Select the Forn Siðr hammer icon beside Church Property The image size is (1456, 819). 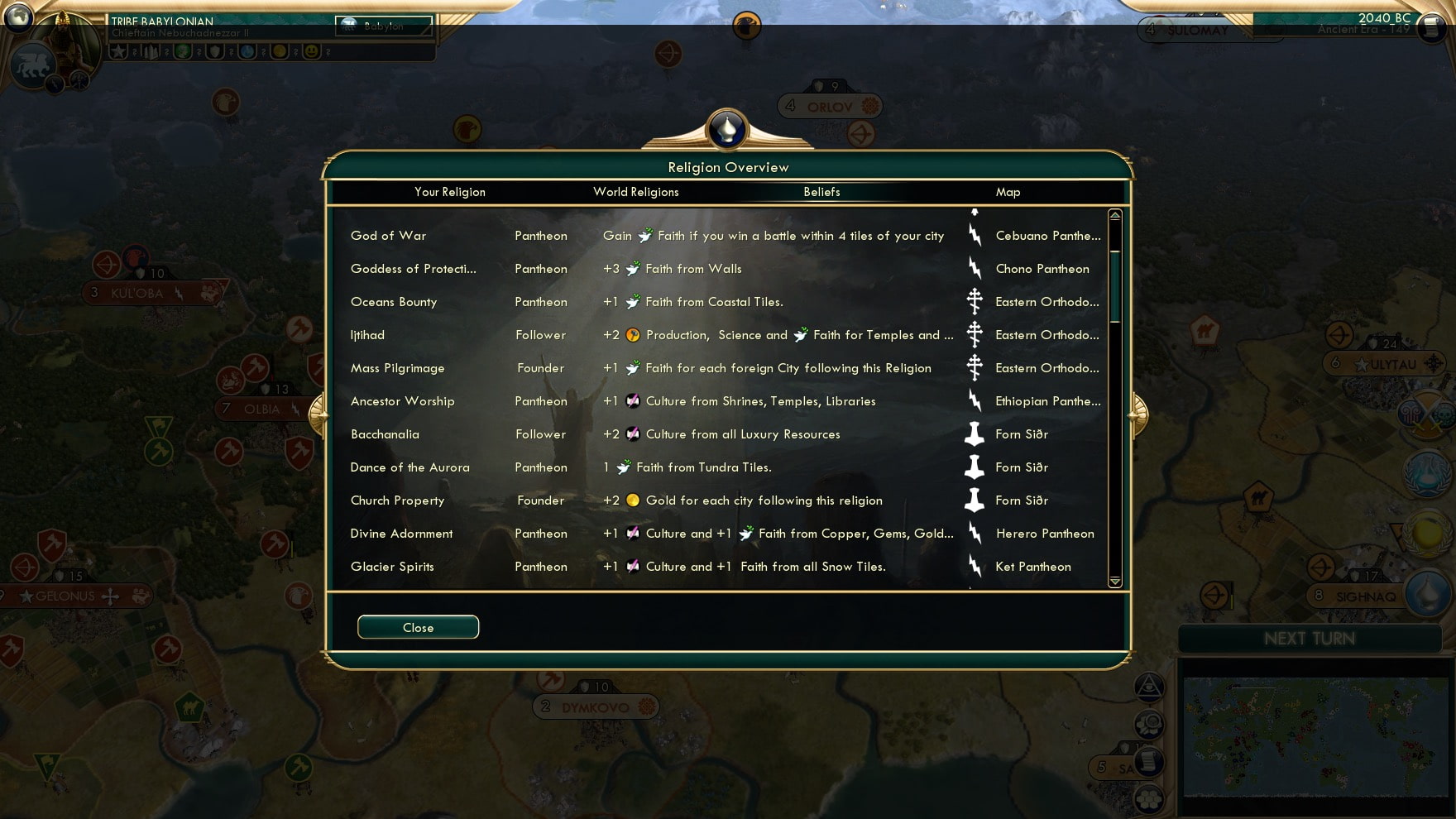point(973,500)
